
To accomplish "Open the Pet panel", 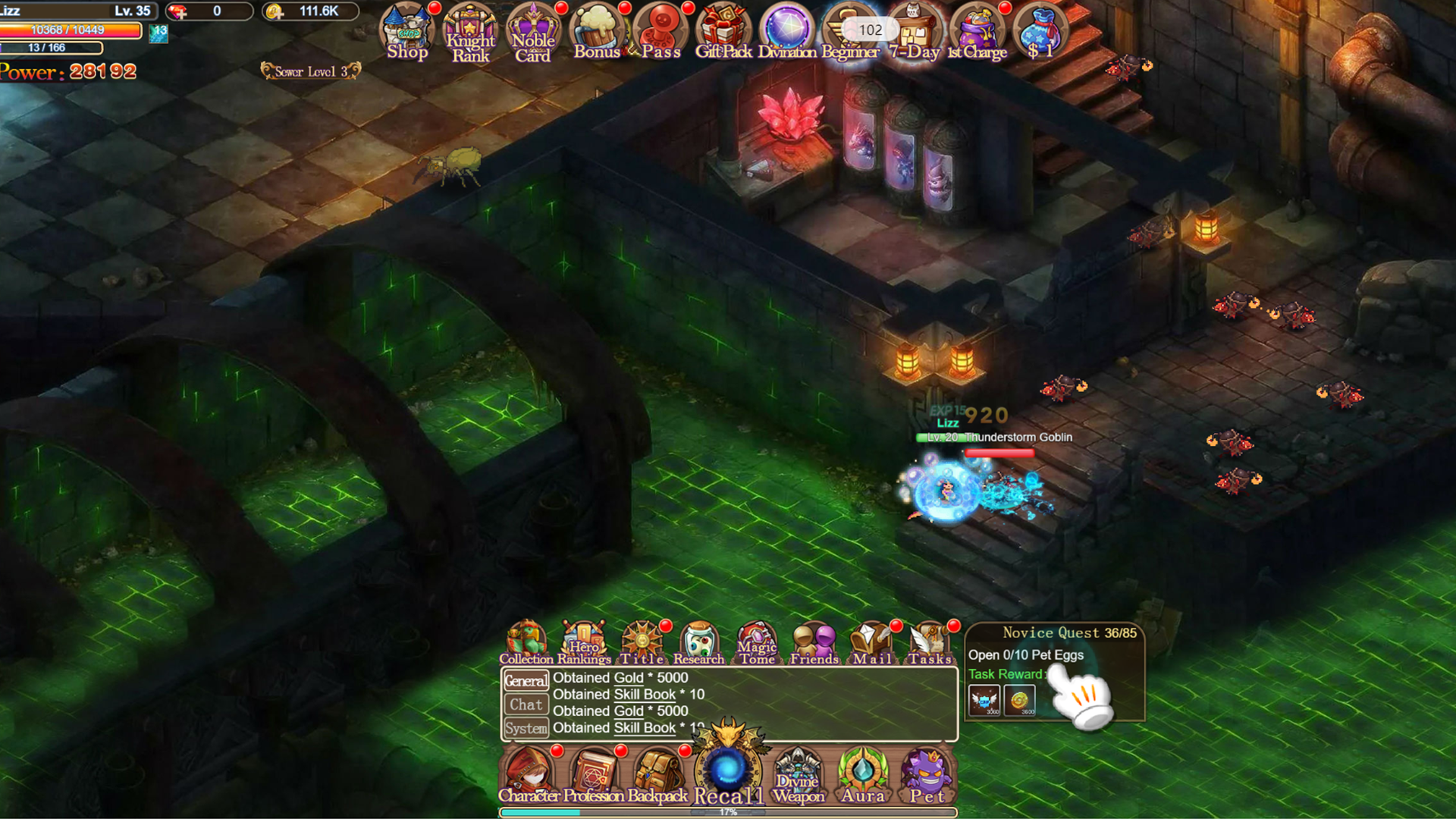I will click(x=928, y=772).
